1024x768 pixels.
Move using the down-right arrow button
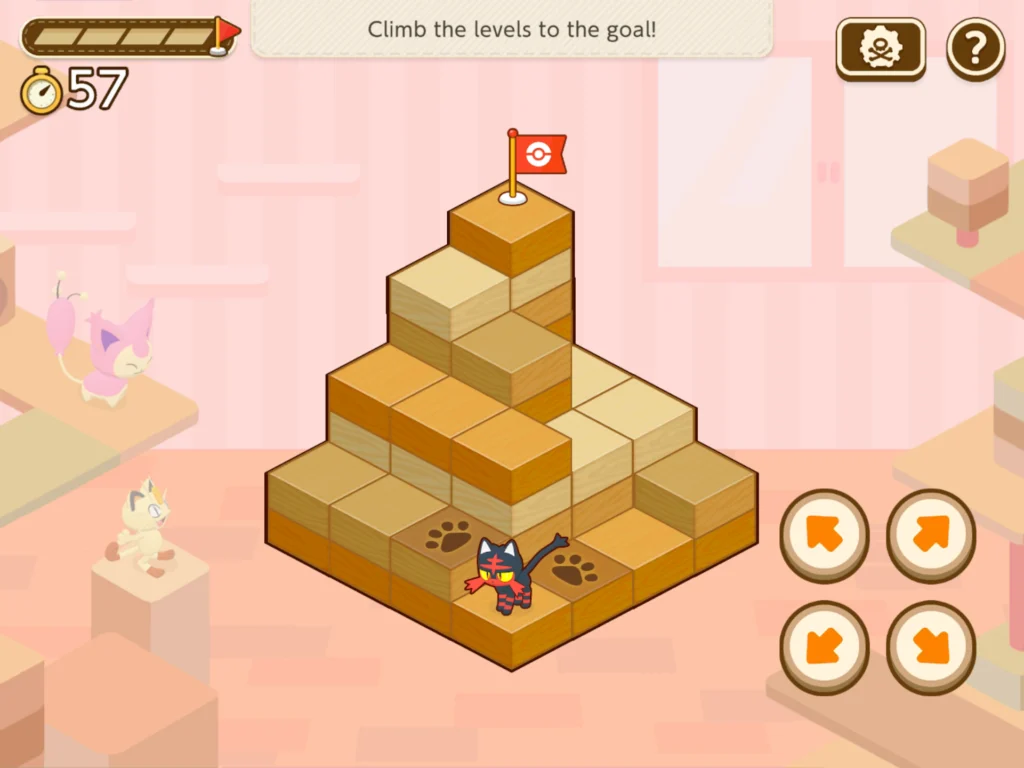[x=930, y=647]
